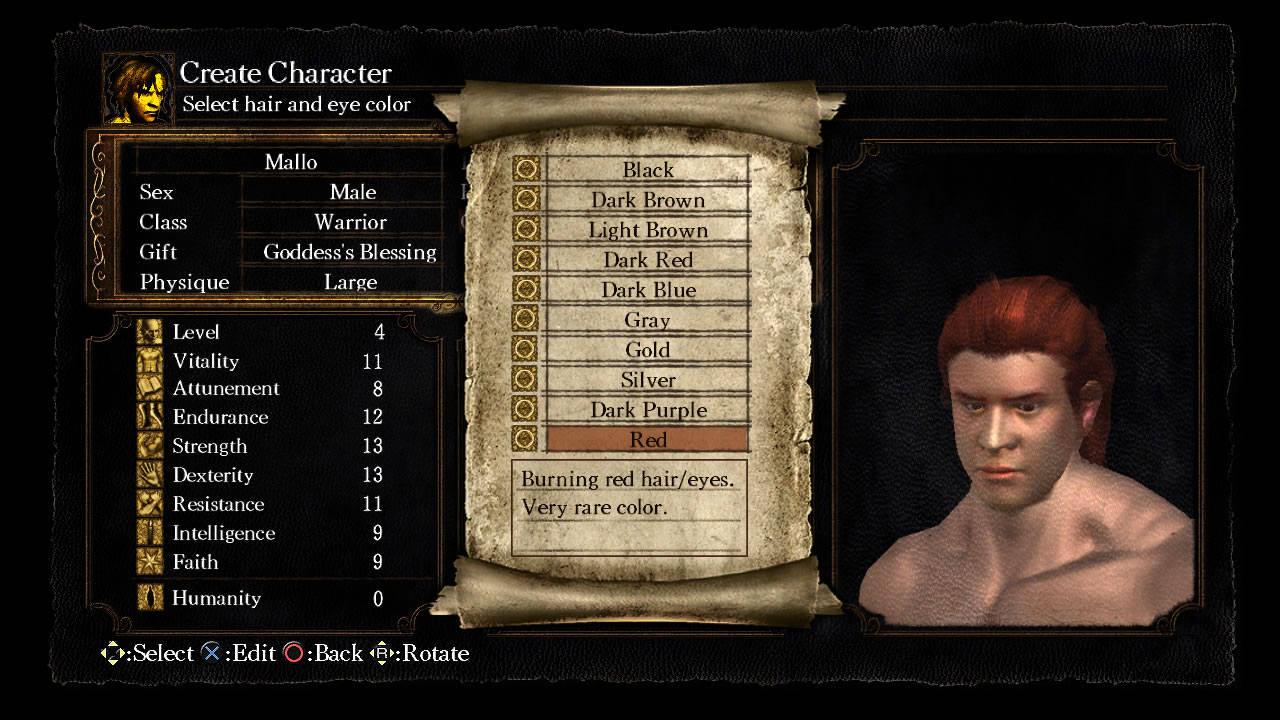Confirm the highlighted Red color

tap(647, 440)
